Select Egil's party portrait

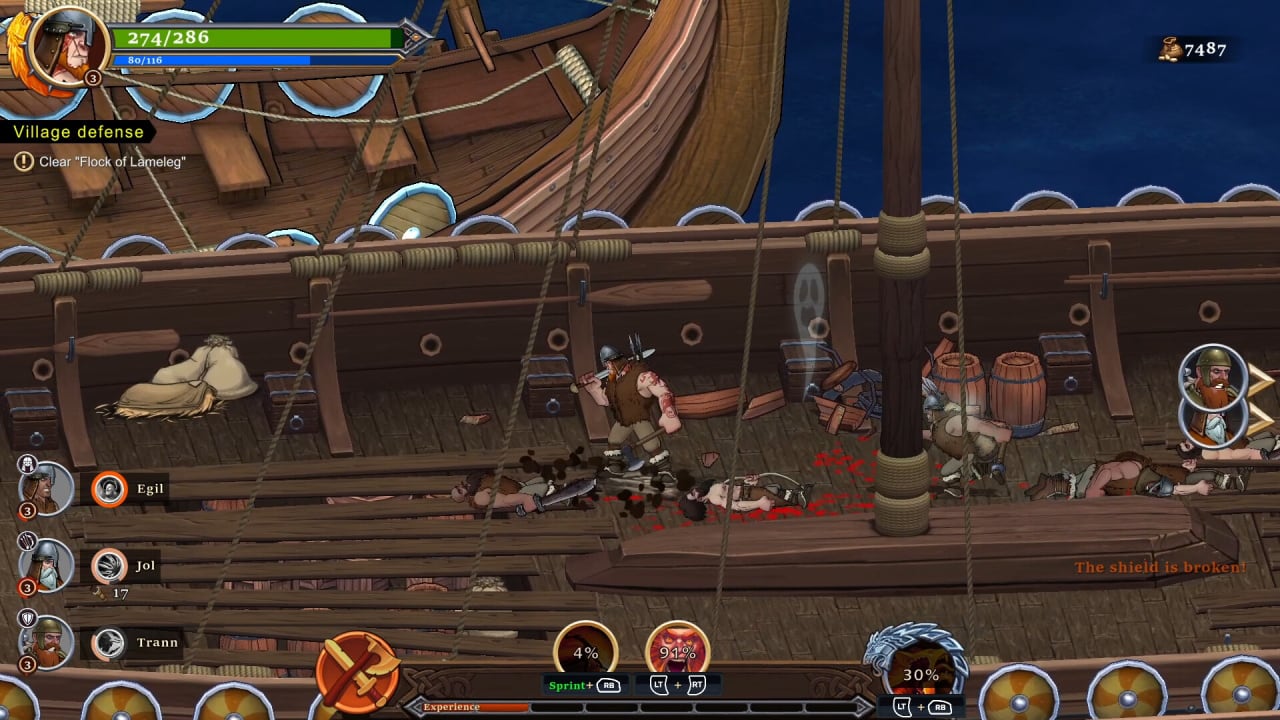(x=46, y=490)
